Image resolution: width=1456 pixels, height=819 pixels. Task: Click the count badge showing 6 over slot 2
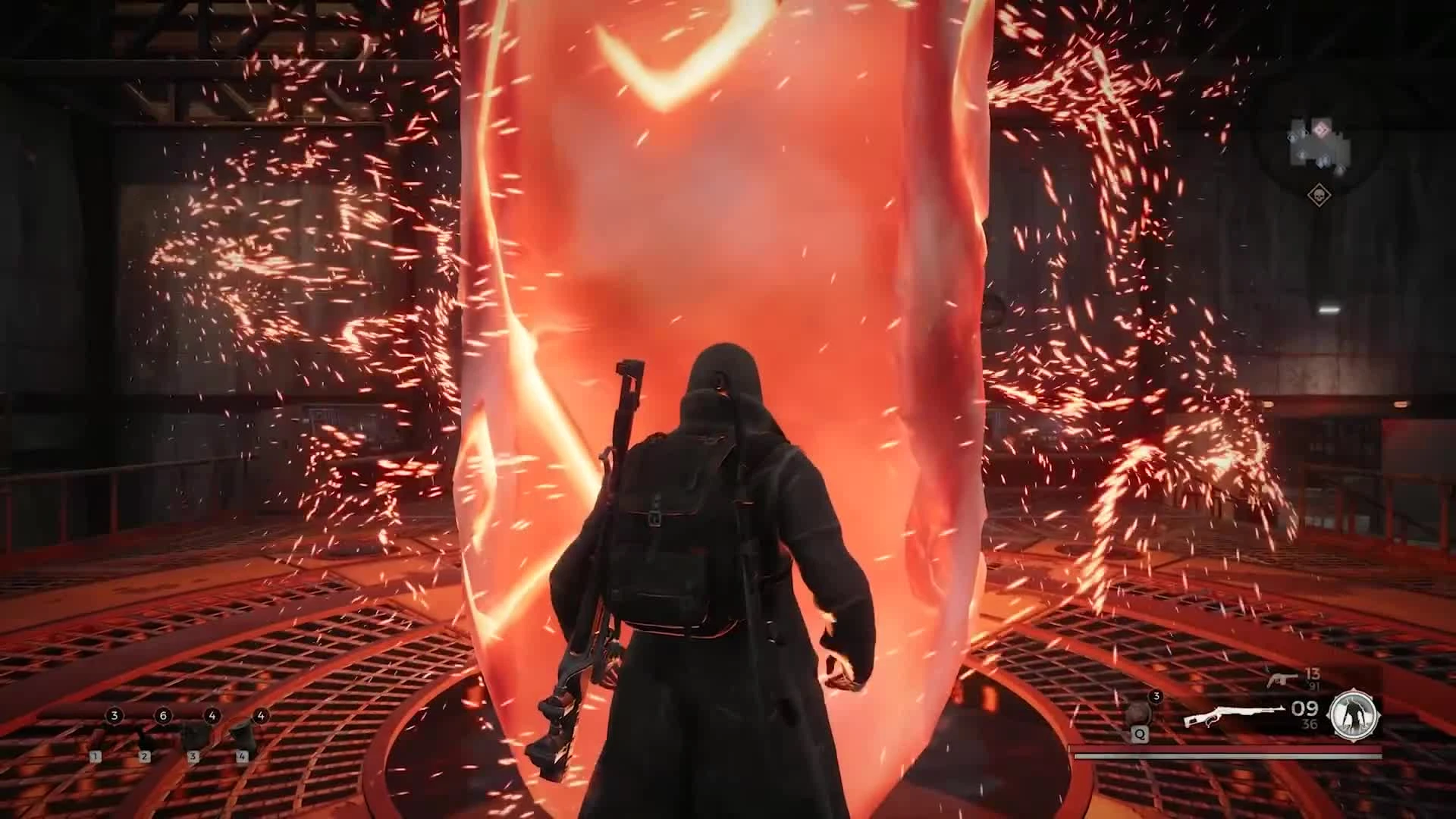[x=163, y=716]
